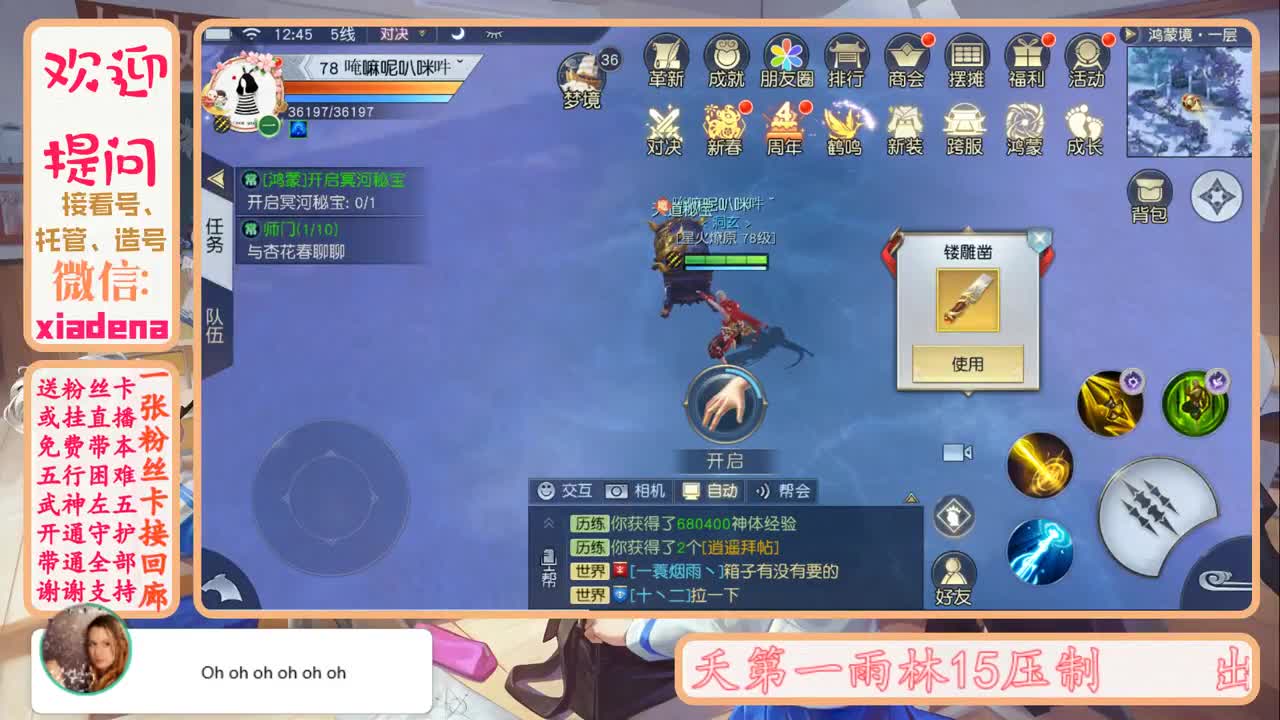
Task: Open the 鹤鸣 event icon
Action: [845, 130]
